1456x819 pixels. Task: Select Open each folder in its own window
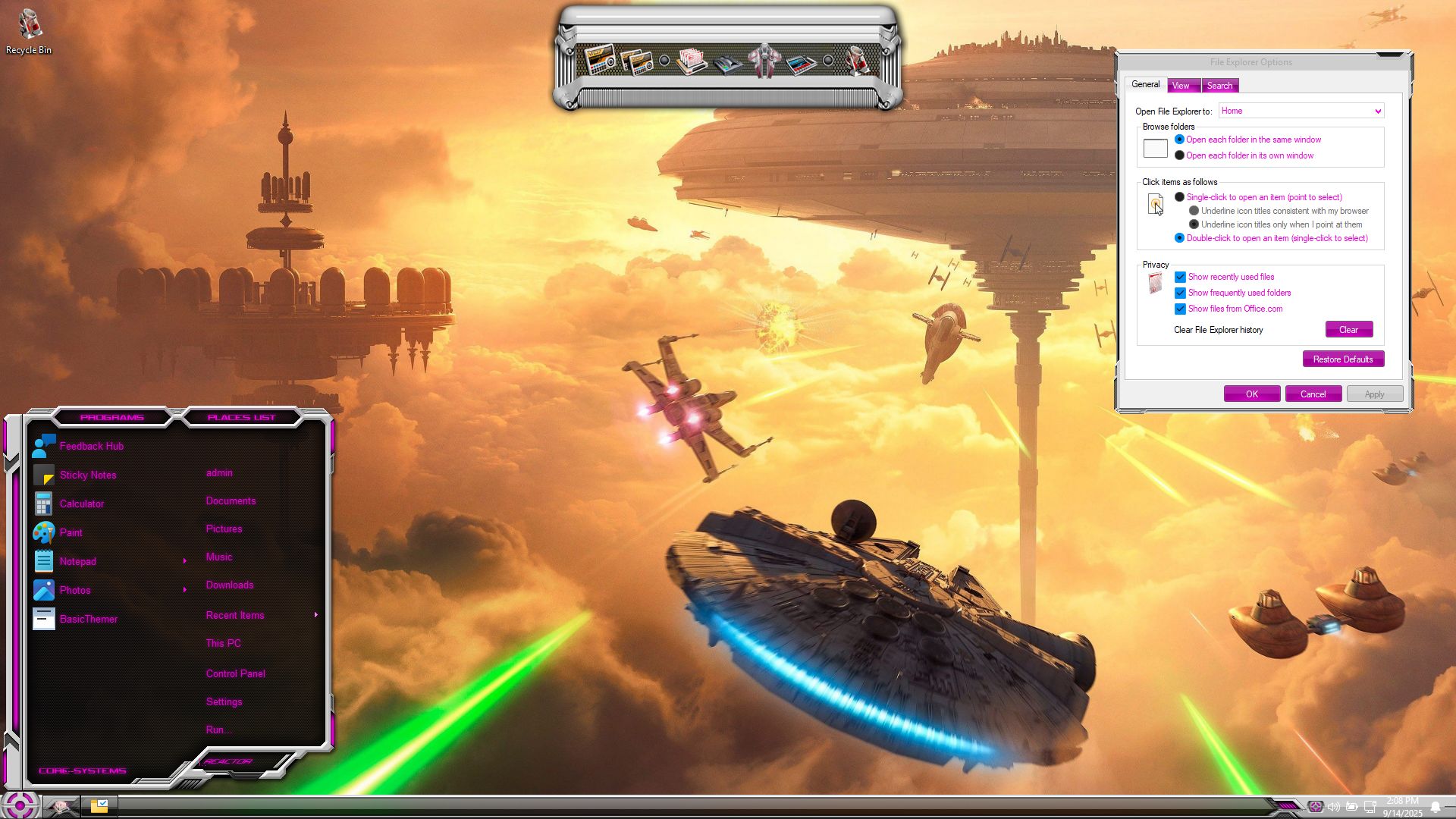pos(1179,155)
